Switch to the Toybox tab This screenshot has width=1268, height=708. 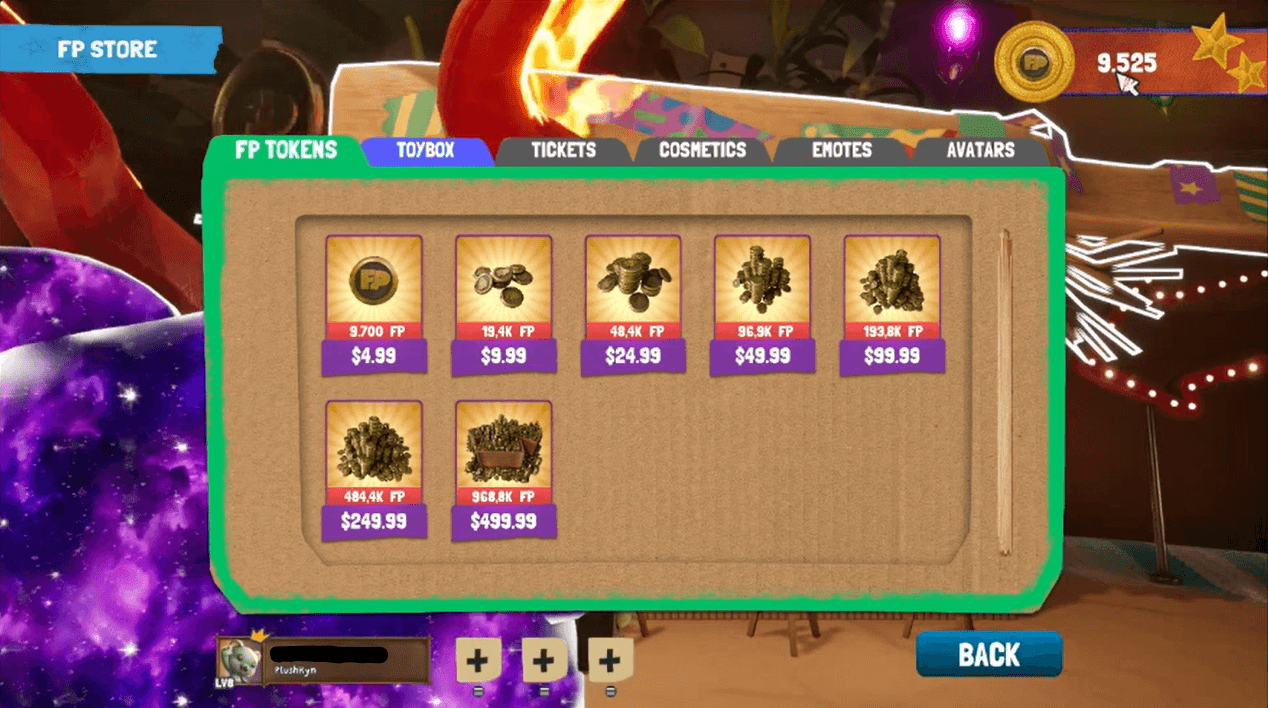tap(426, 151)
